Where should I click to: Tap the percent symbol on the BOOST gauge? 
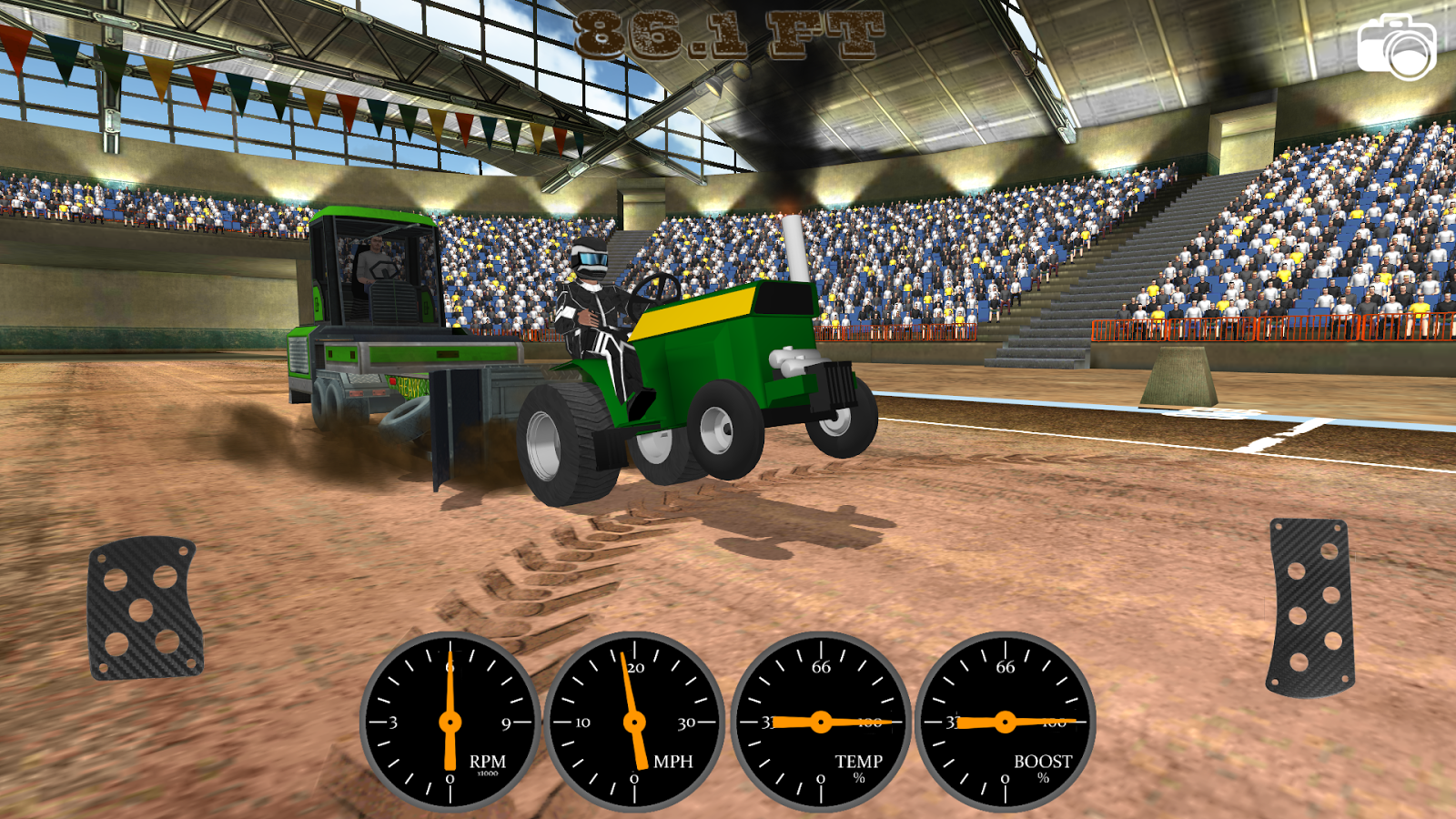tap(1043, 776)
